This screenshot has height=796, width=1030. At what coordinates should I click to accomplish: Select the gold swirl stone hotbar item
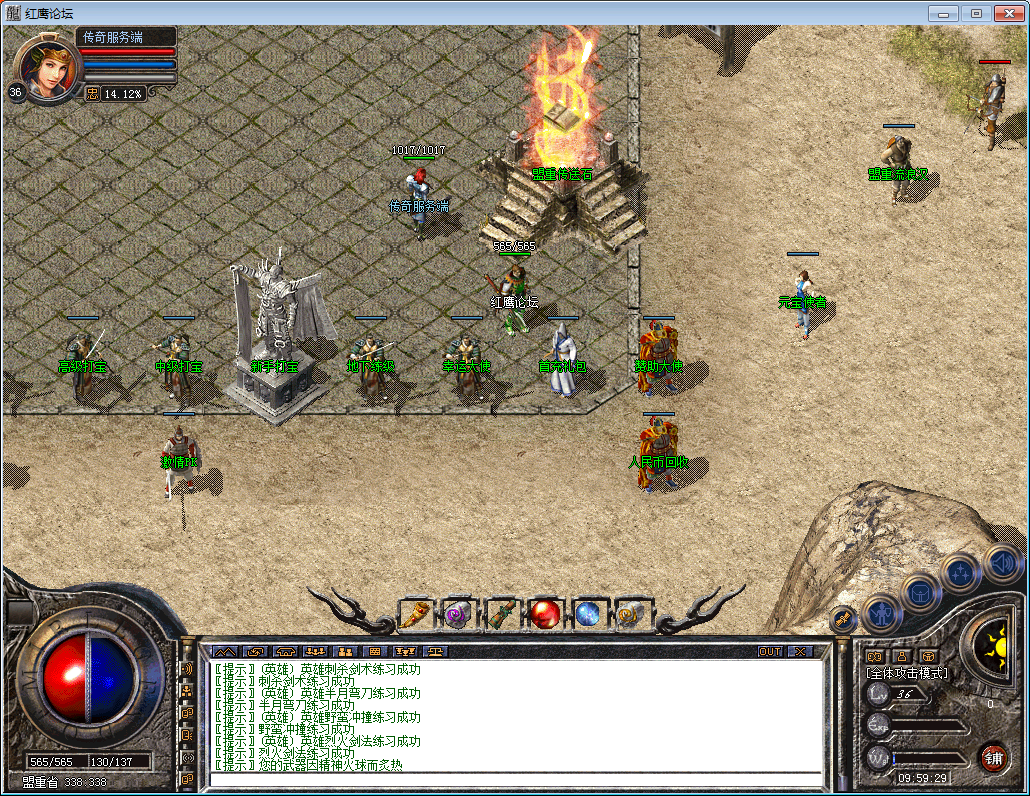(631, 613)
